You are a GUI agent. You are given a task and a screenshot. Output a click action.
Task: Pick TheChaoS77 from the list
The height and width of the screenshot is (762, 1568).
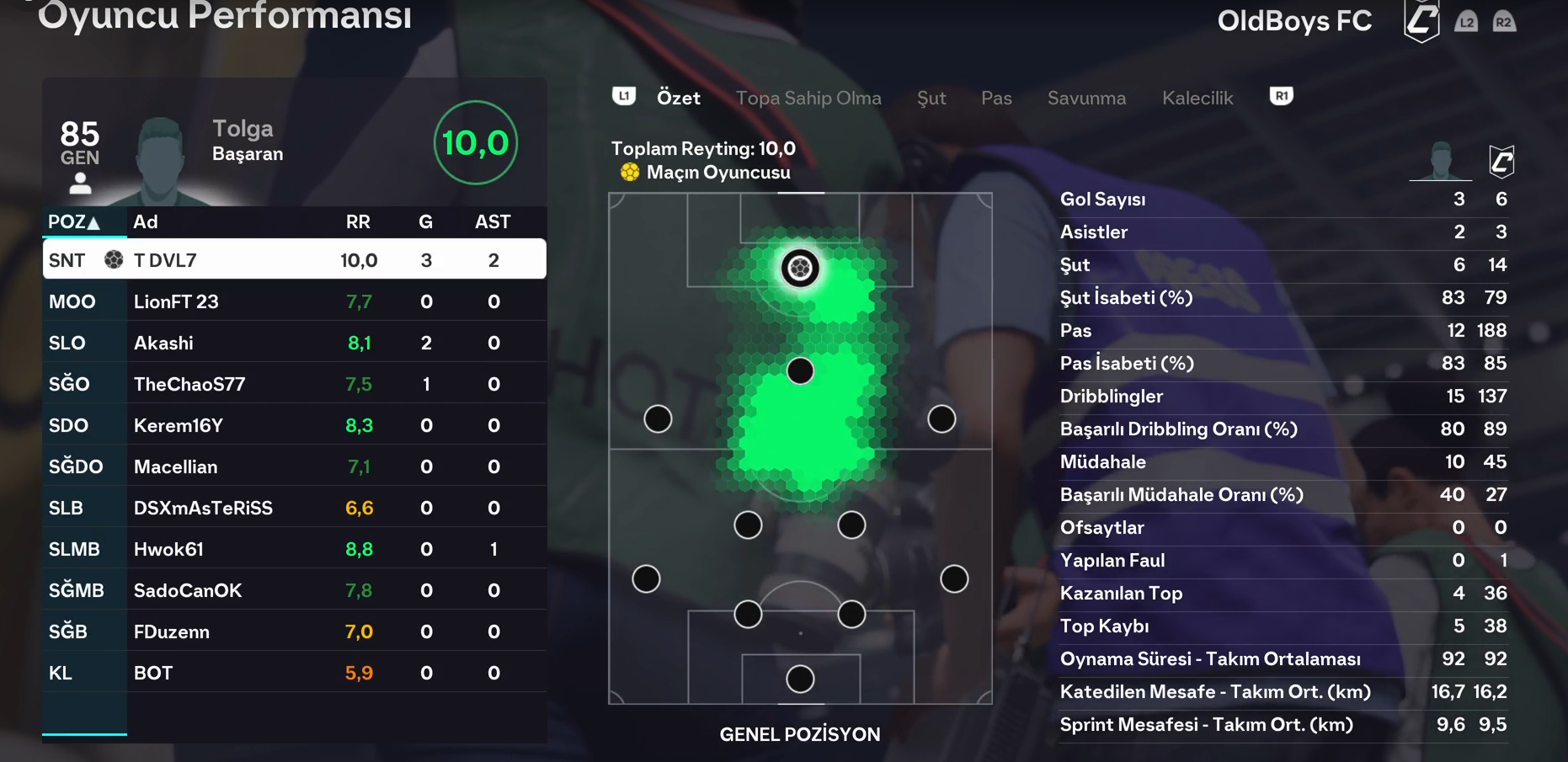[x=294, y=384]
